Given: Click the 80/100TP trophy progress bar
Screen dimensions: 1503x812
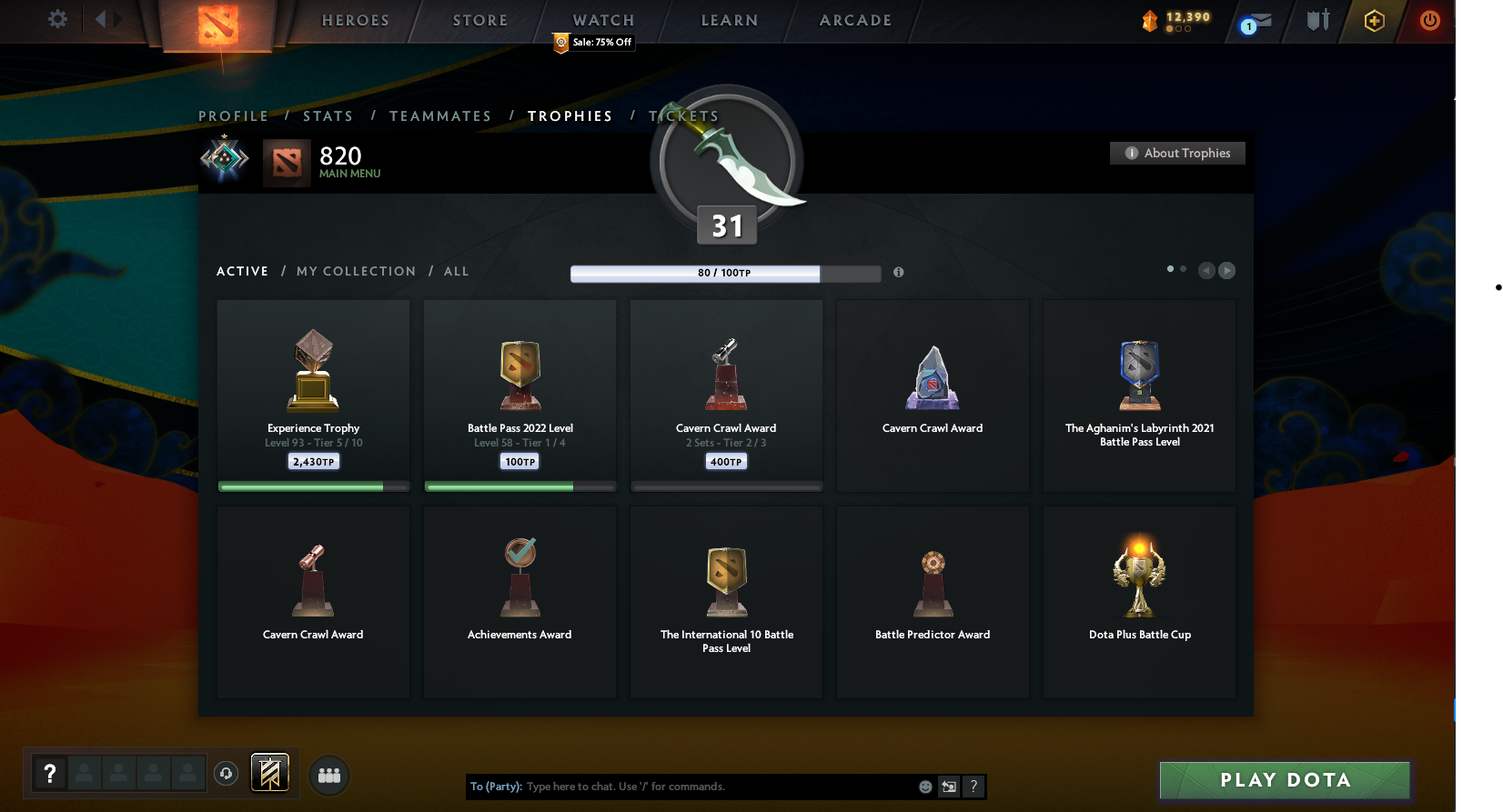Looking at the screenshot, I should pyautogui.click(x=725, y=273).
